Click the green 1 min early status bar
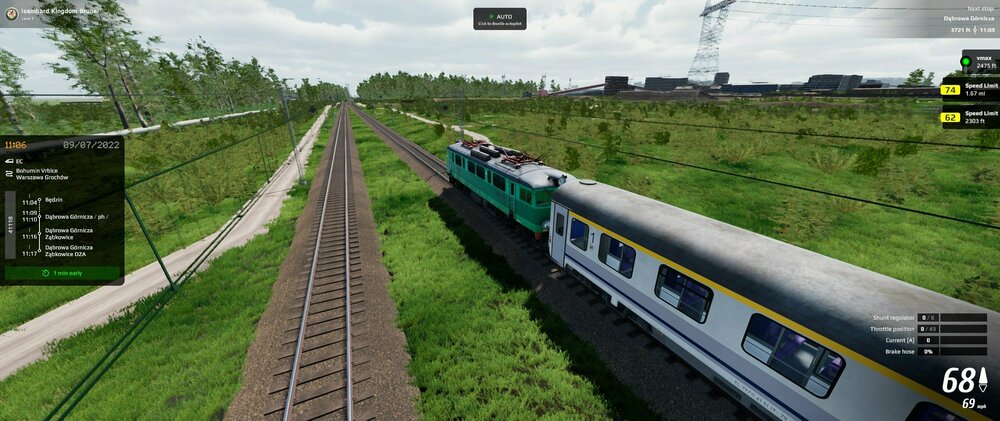 [x=62, y=272]
